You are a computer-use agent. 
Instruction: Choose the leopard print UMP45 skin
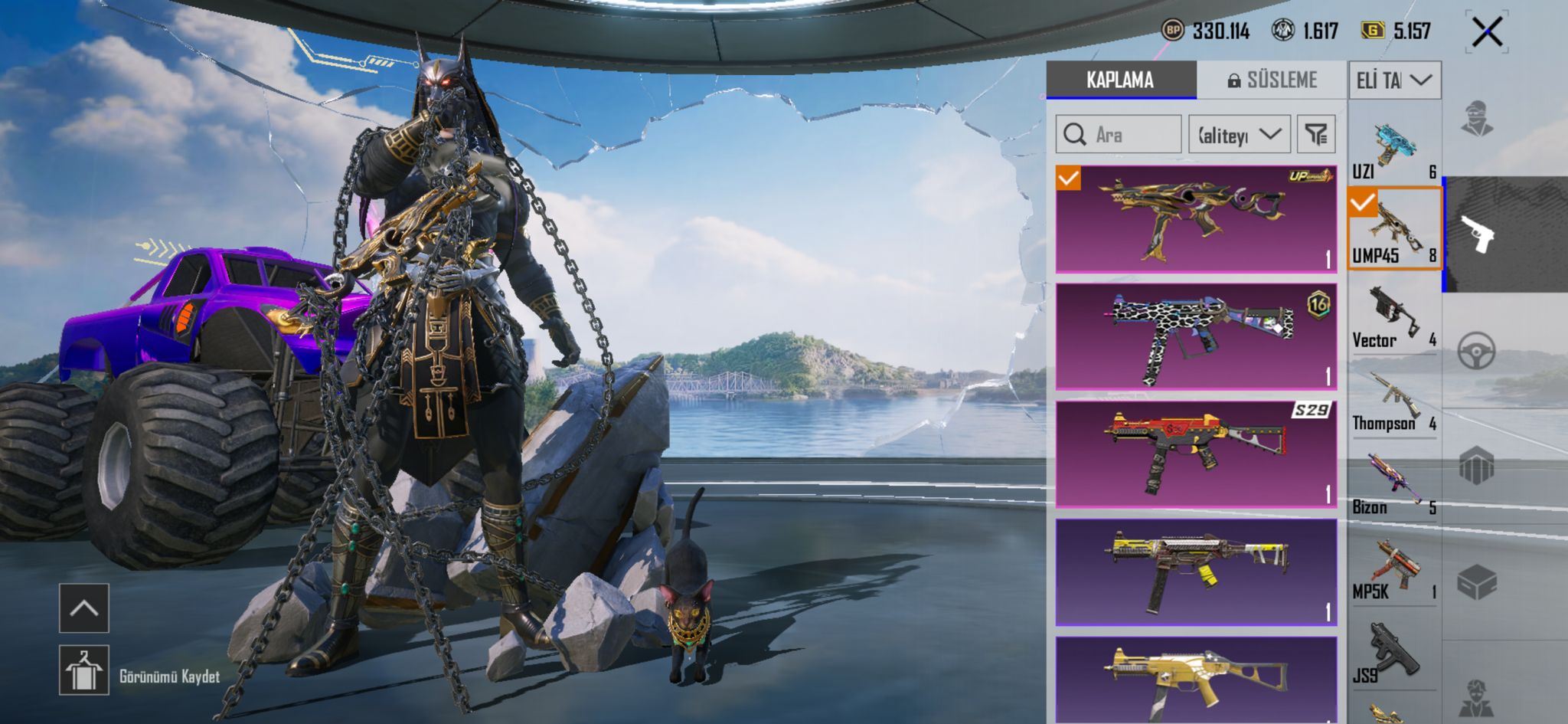pos(1196,336)
